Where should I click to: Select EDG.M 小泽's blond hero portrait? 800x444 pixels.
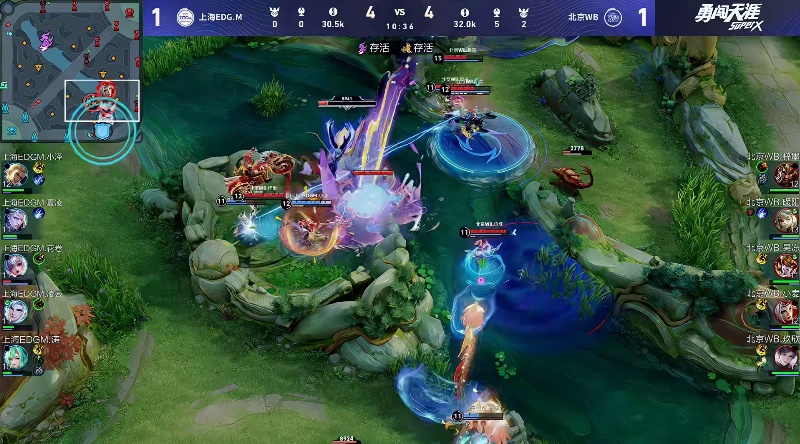pos(15,175)
